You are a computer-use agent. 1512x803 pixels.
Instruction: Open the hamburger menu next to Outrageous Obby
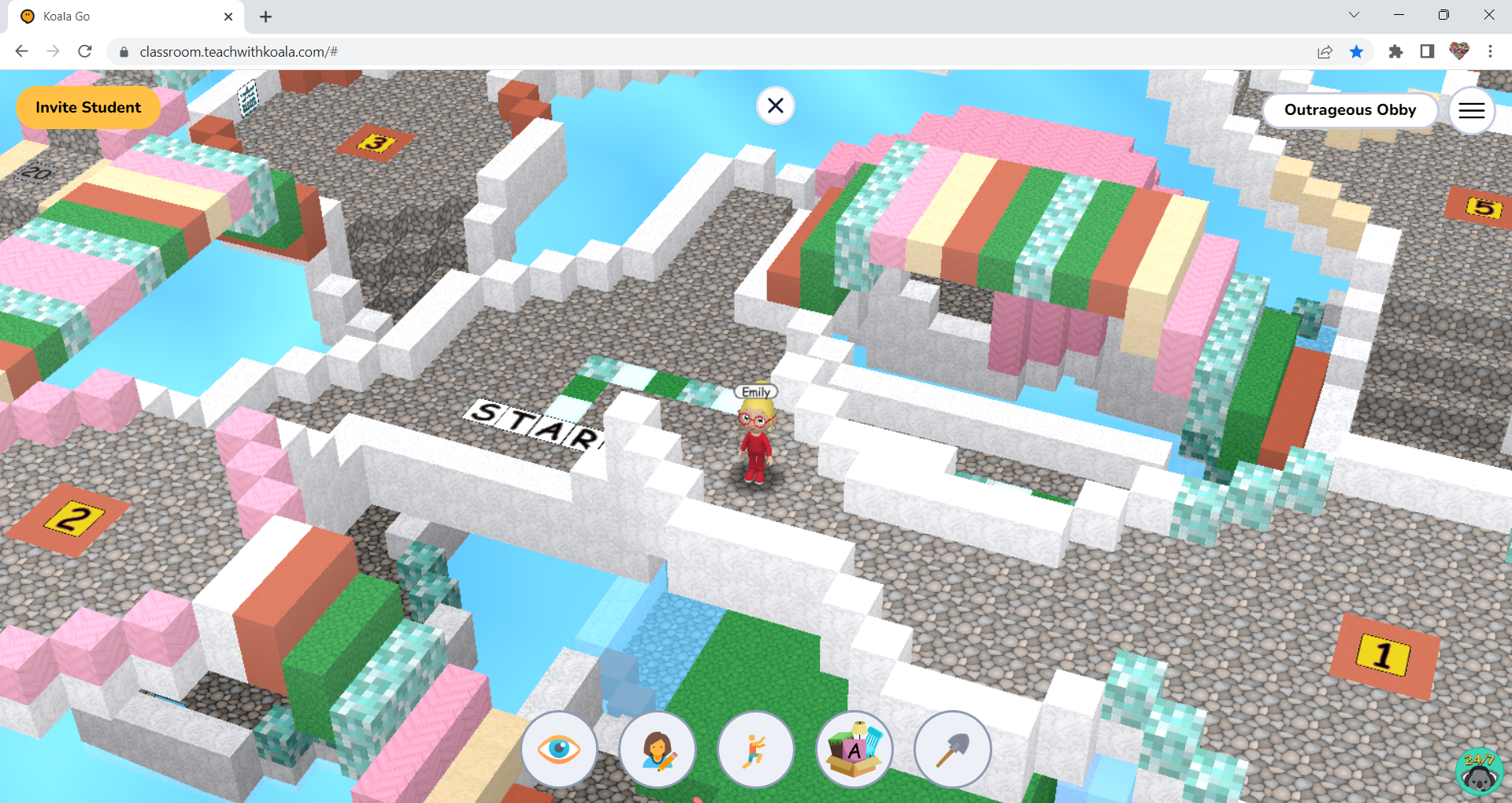pyautogui.click(x=1471, y=110)
